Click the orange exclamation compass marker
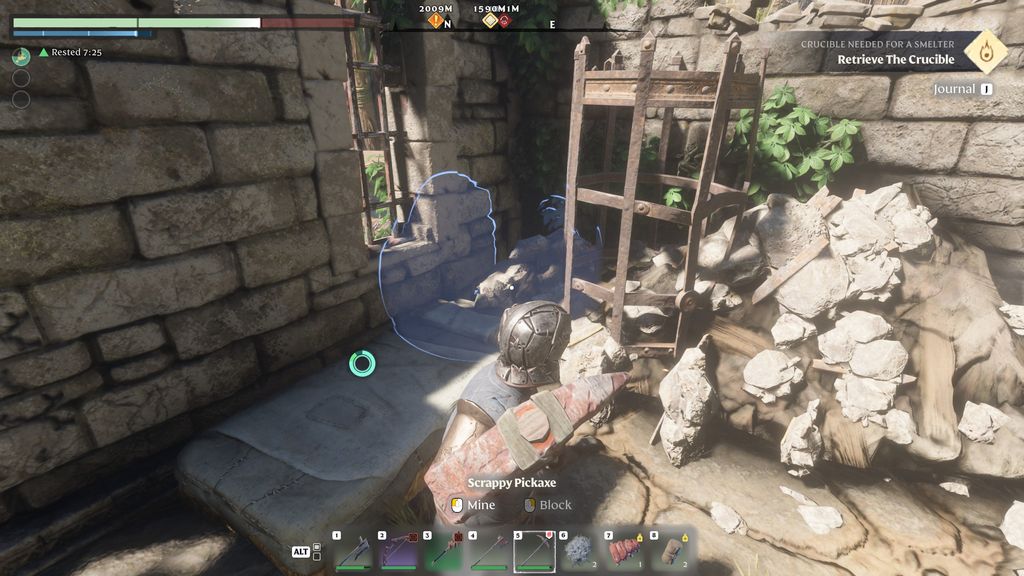 point(436,20)
